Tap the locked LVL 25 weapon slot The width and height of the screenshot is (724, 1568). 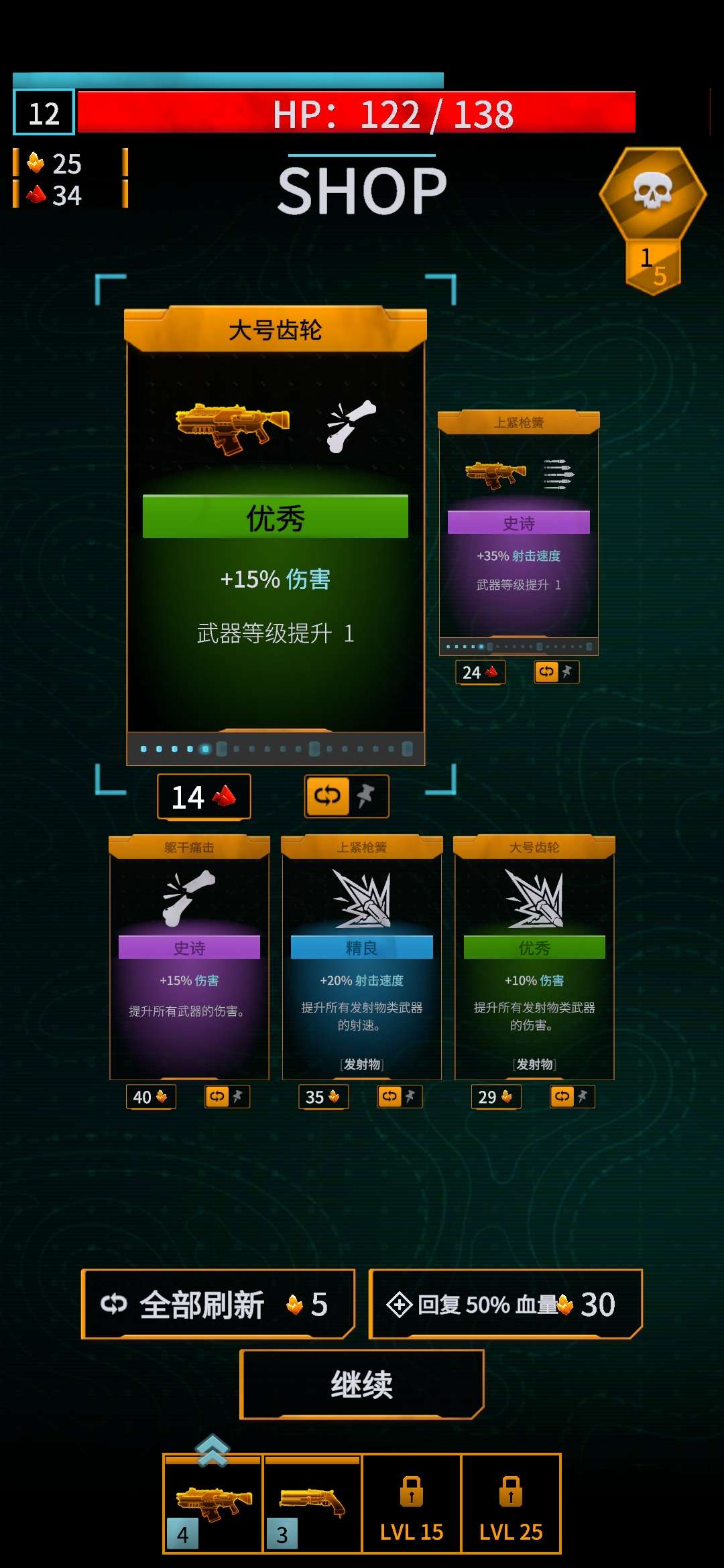click(x=511, y=1504)
